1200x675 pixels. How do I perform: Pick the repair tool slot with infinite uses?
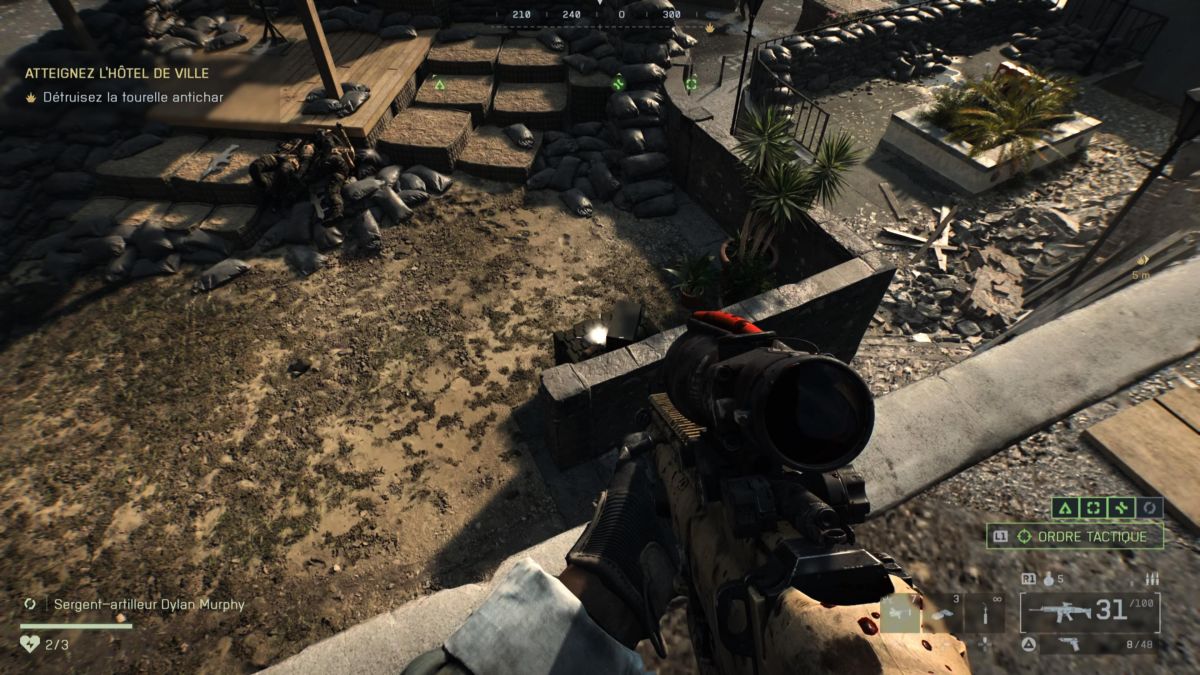(x=984, y=612)
